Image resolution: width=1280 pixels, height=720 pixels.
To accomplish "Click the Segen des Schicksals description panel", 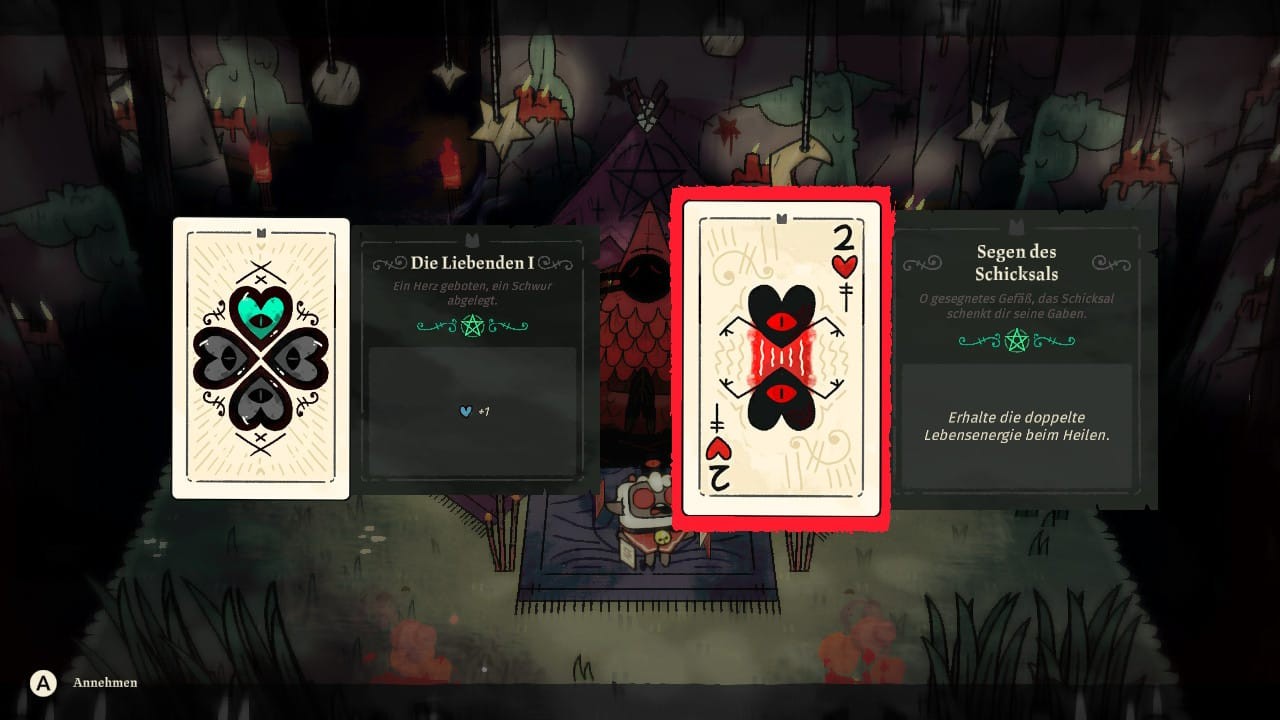I will point(1017,360).
